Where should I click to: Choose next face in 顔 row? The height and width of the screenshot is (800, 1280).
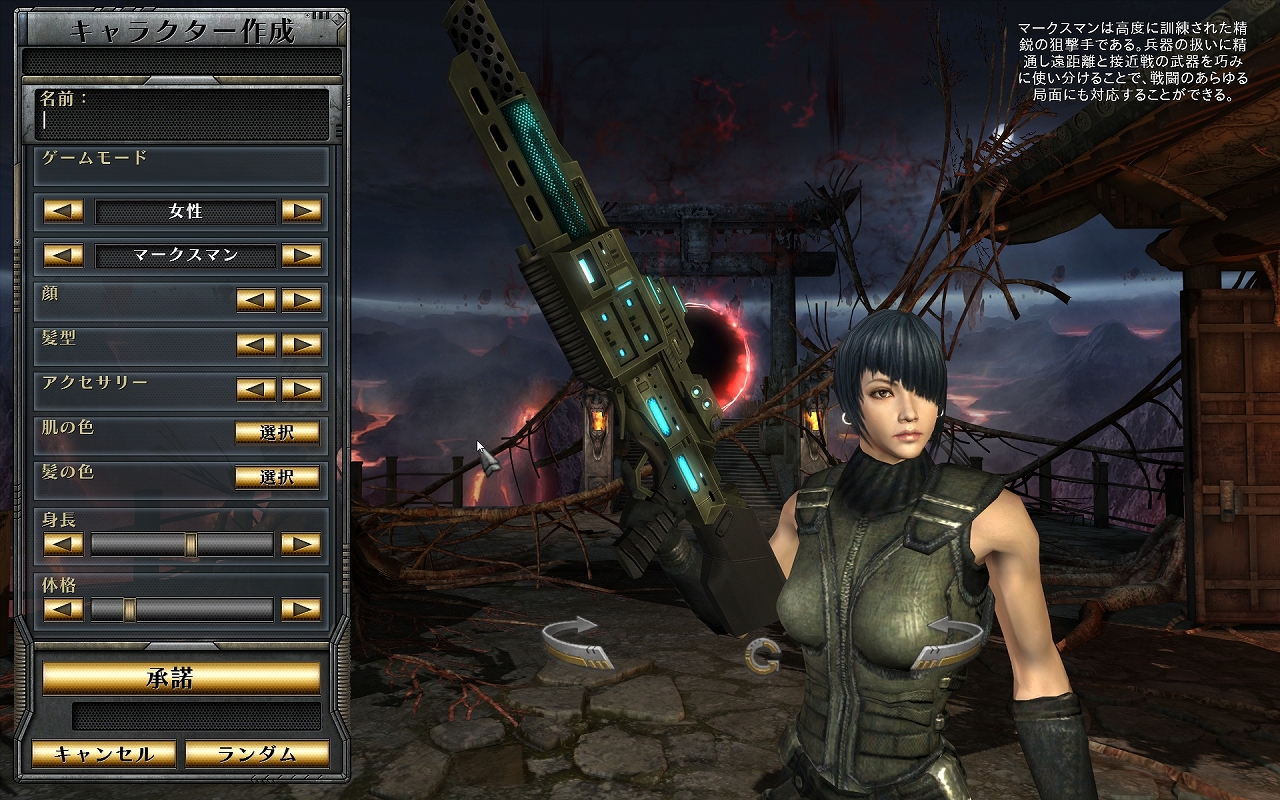[301, 300]
